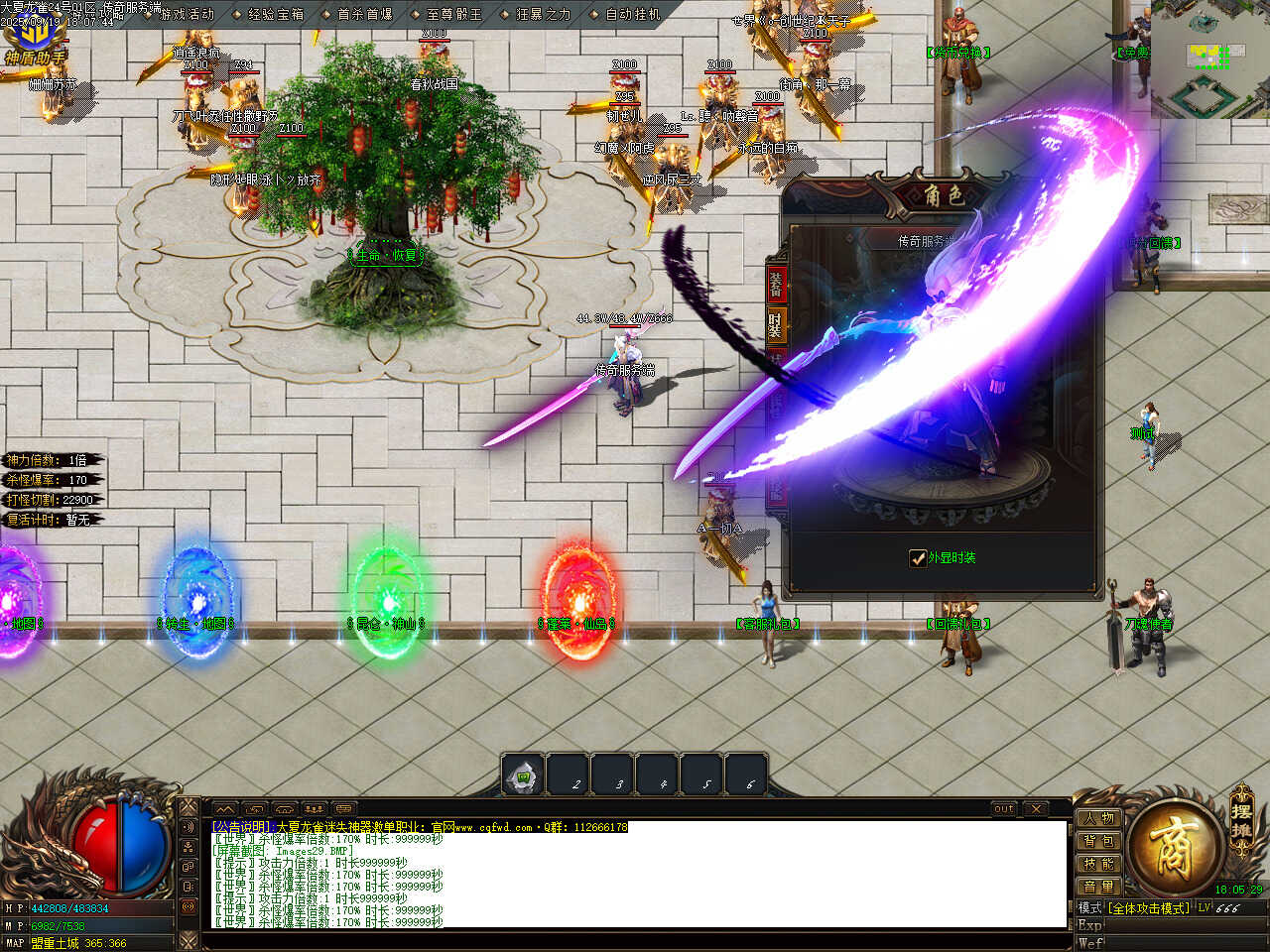Viewport: 1270px width, 952px height.
Task: Open the 音量 sound settings
Action: pyautogui.click(x=1099, y=887)
